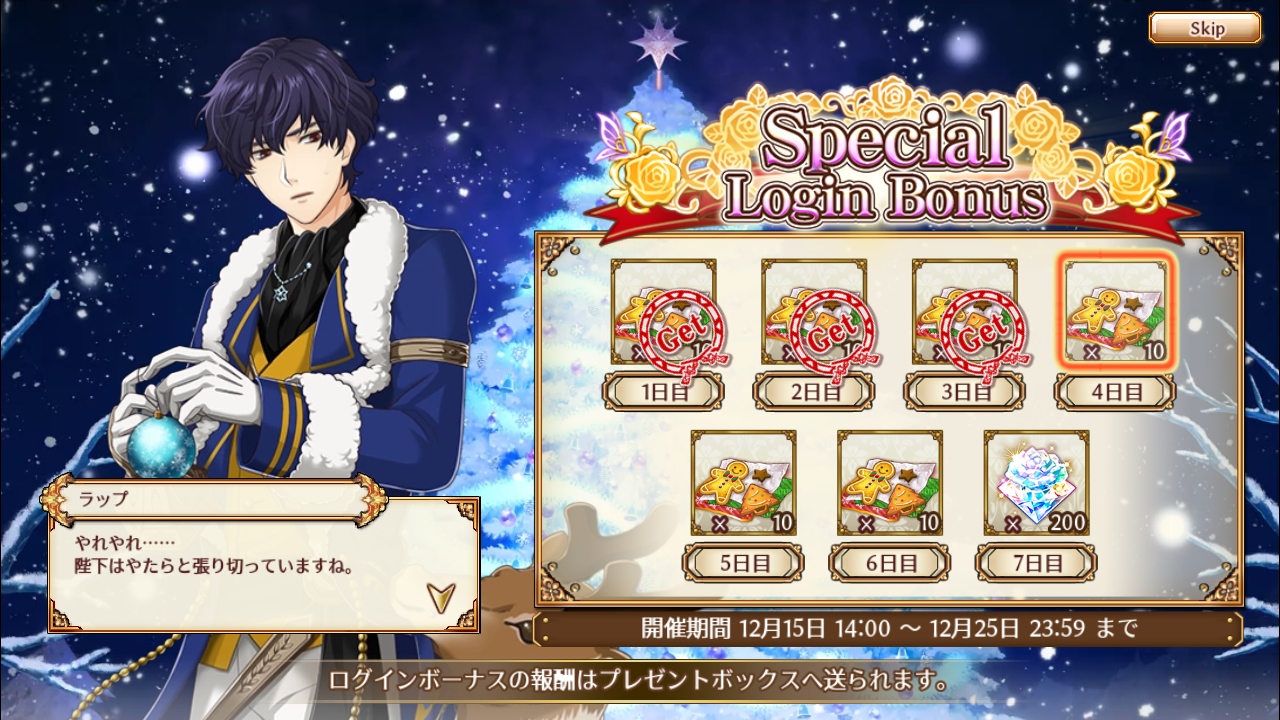Viewport: 1280px width, 720px height.
Task: Select the 6日目 gingerbread reward tile
Action: (x=890, y=482)
